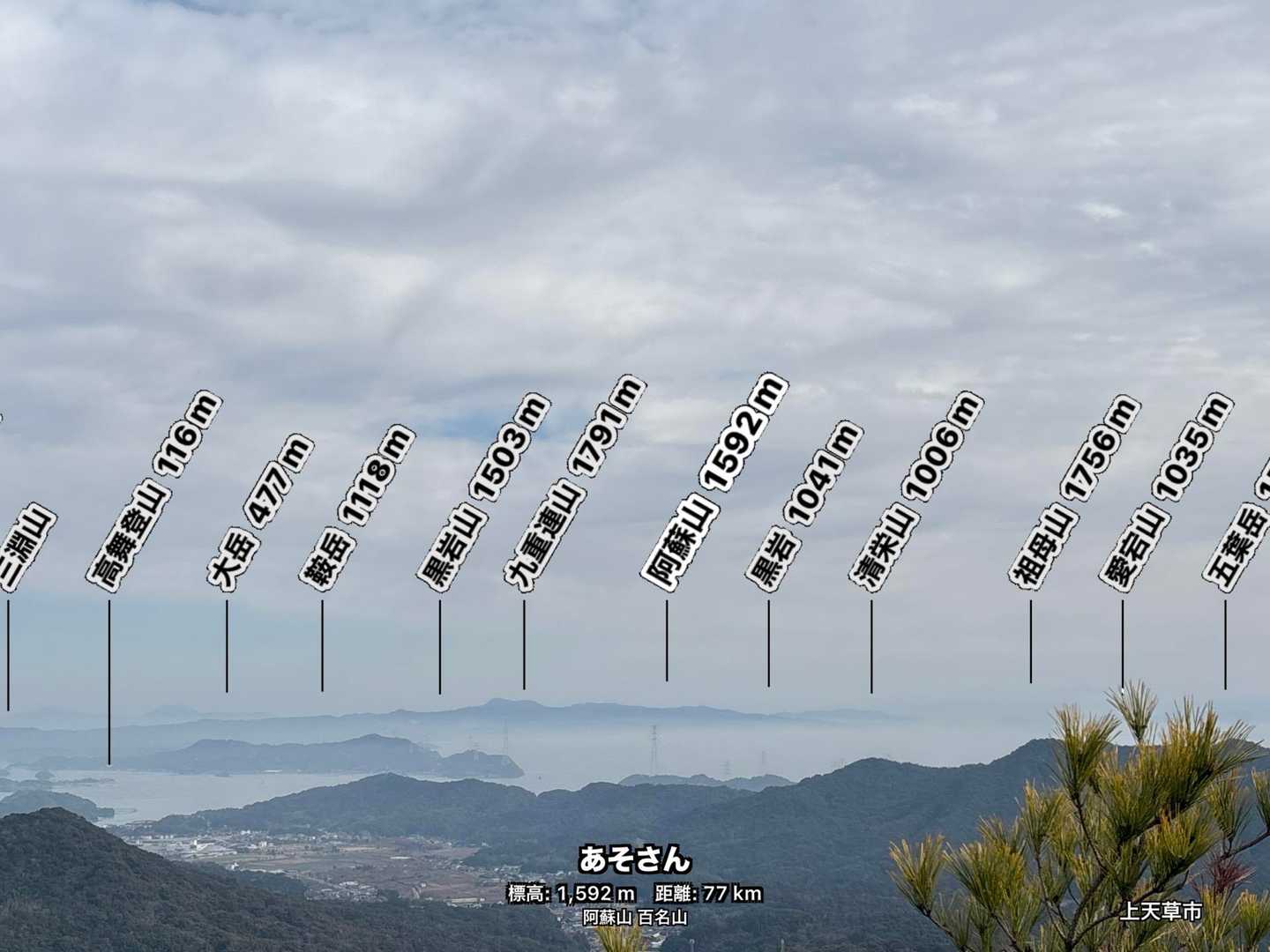
Task: Select the 黒岩山 1503m peak label
Action: click(x=483, y=492)
